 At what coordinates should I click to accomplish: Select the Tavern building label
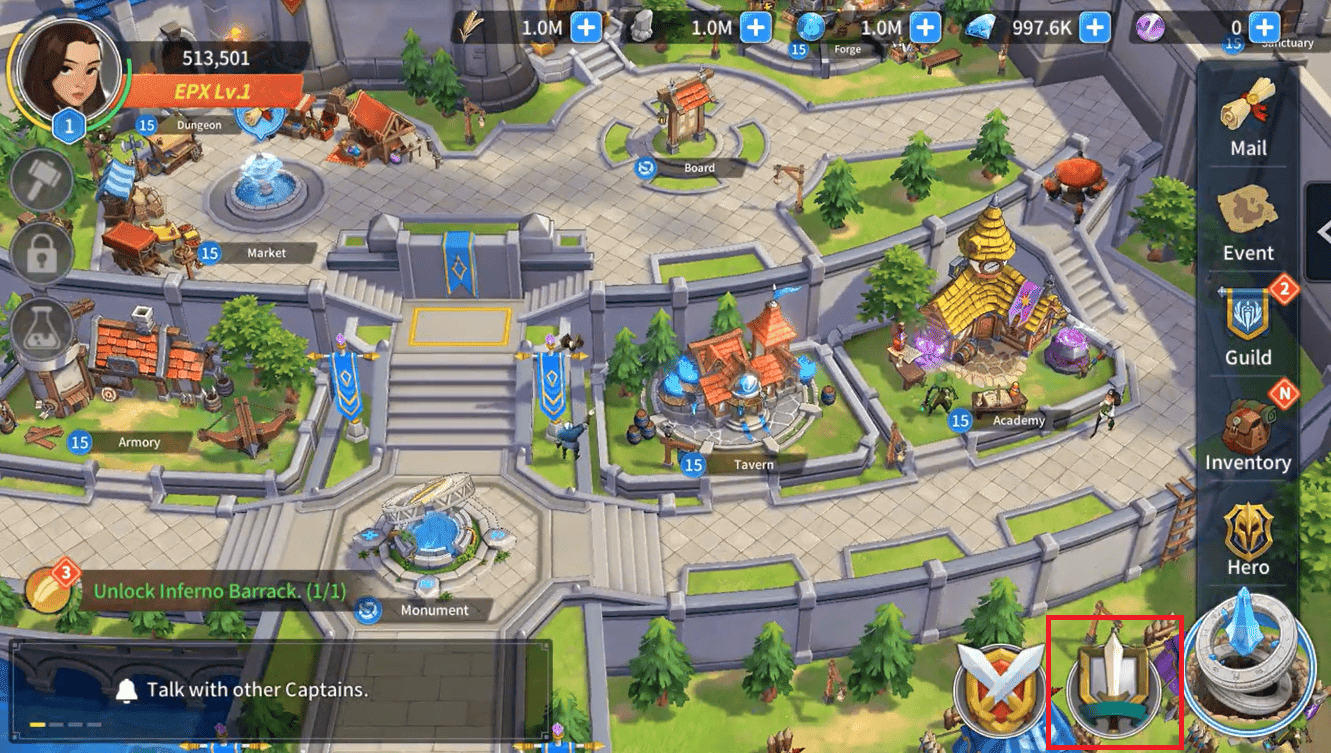[x=752, y=465]
